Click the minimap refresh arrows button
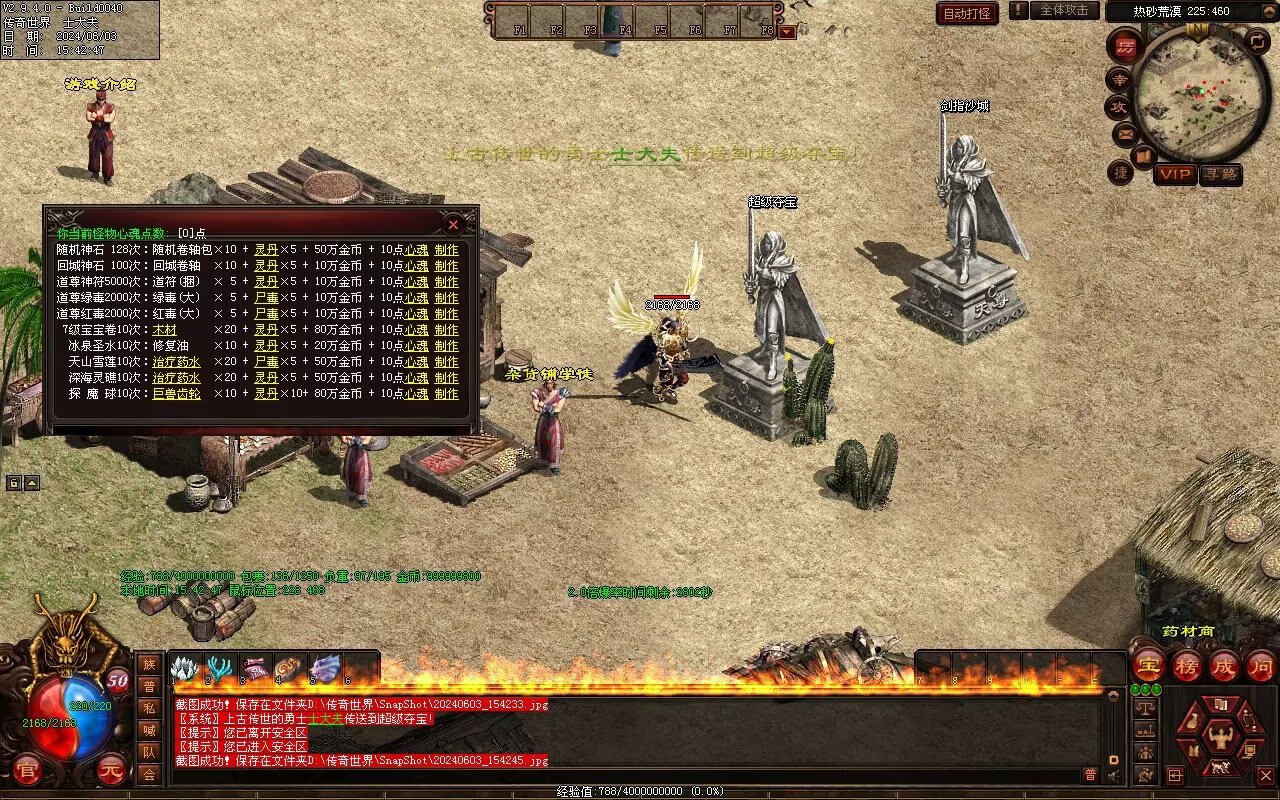Viewport: 1280px width, 800px height. [x=1257, y=40]
